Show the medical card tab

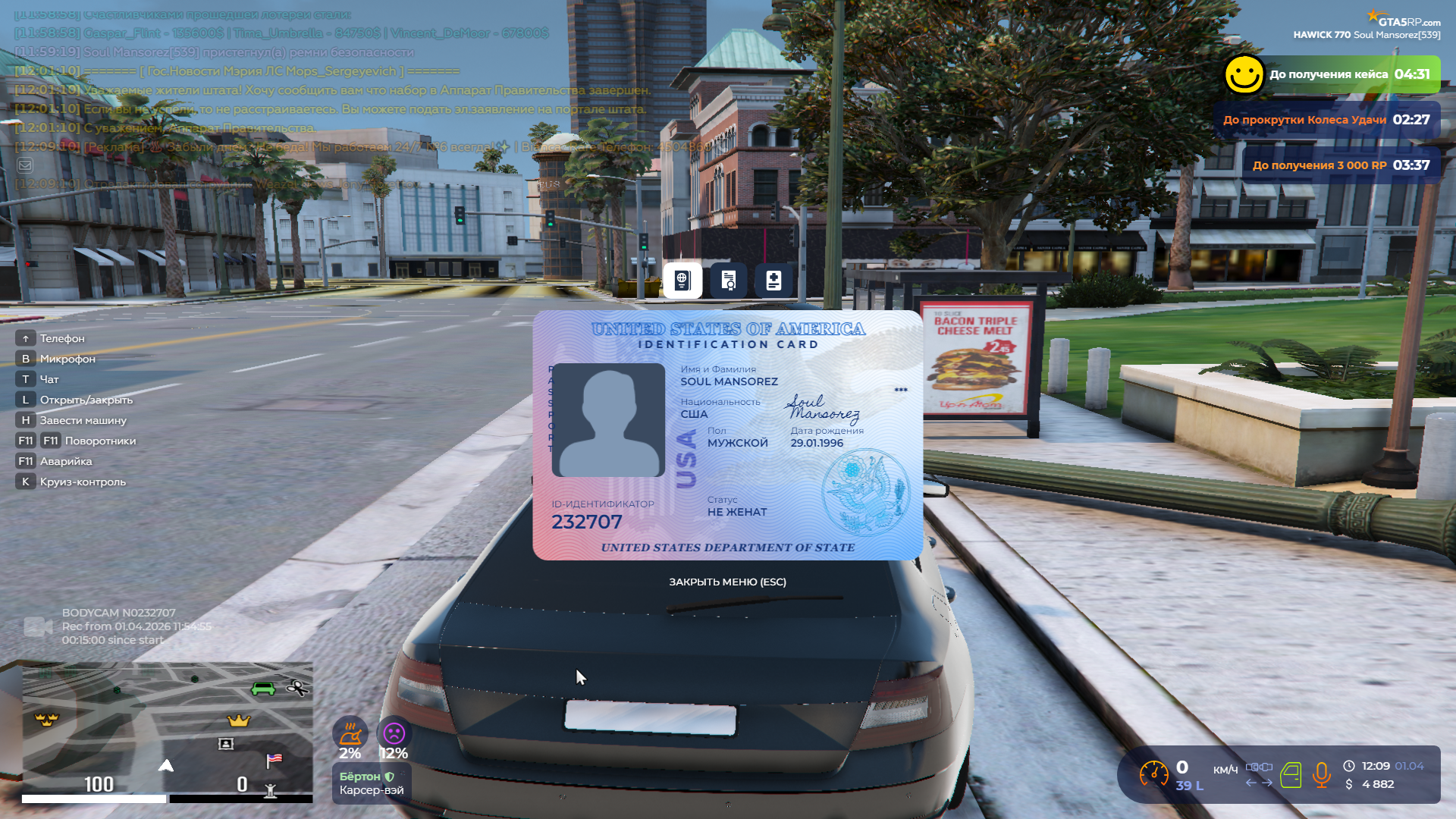pos(773,281)
